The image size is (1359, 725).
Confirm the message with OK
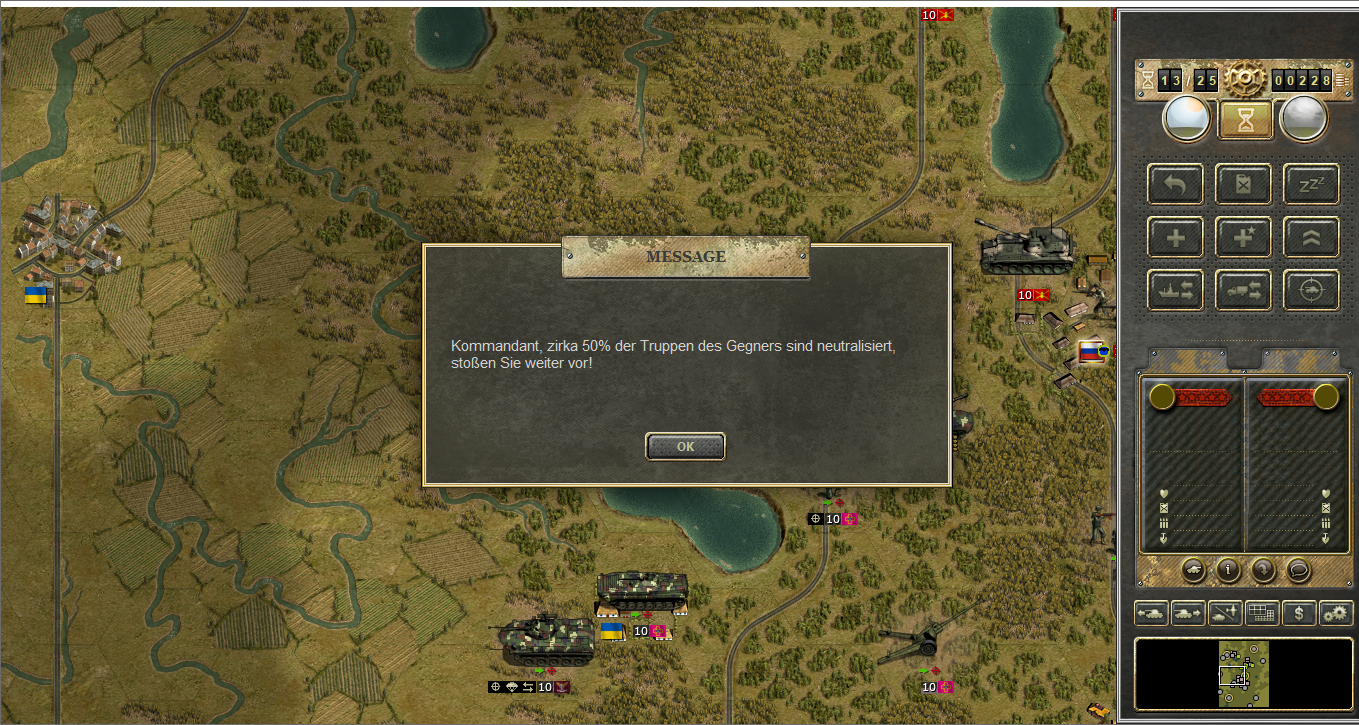click(x=685, y=447)
